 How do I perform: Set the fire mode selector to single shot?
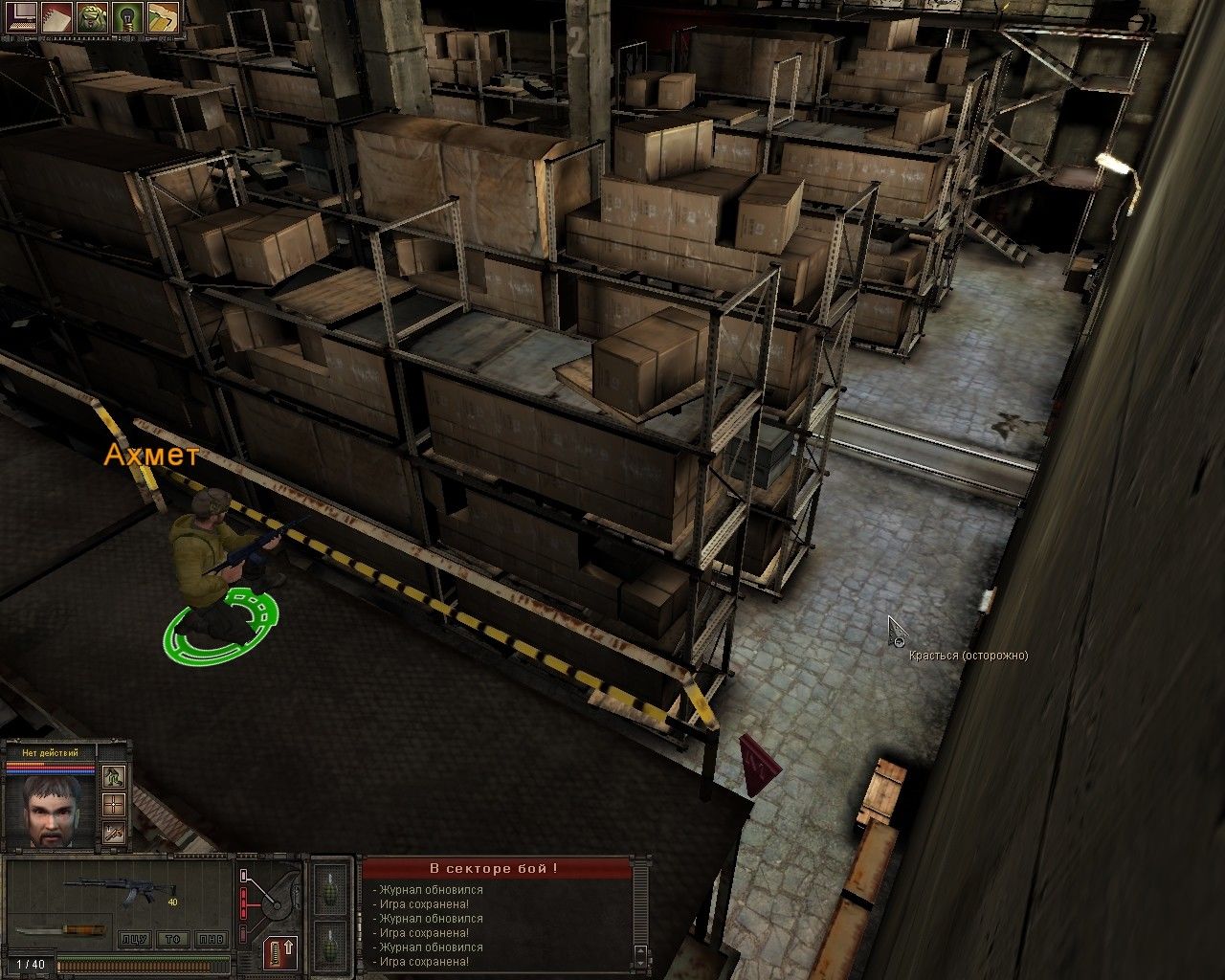point(244,875)
